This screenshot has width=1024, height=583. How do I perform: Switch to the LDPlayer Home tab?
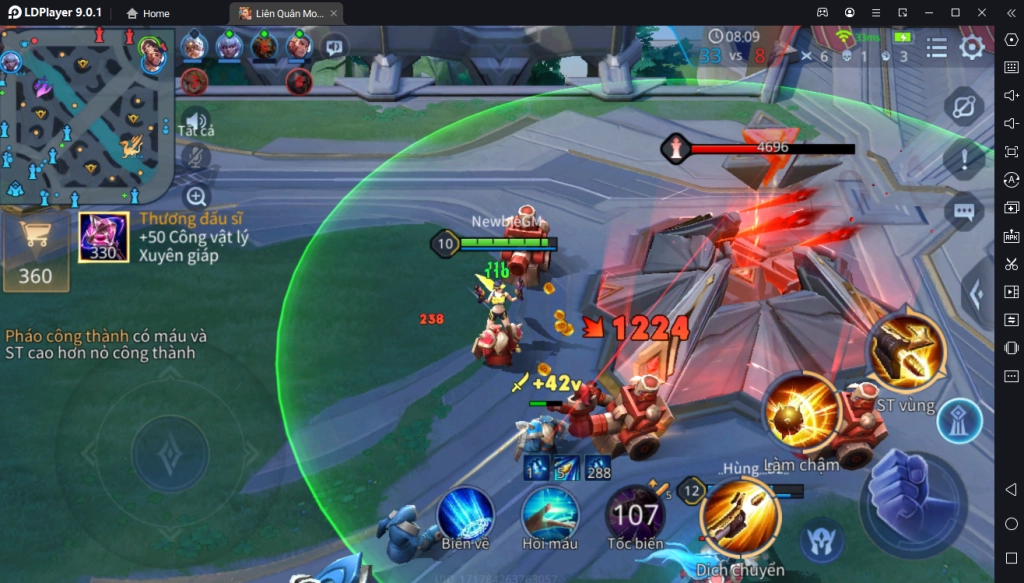coord(148,14)
